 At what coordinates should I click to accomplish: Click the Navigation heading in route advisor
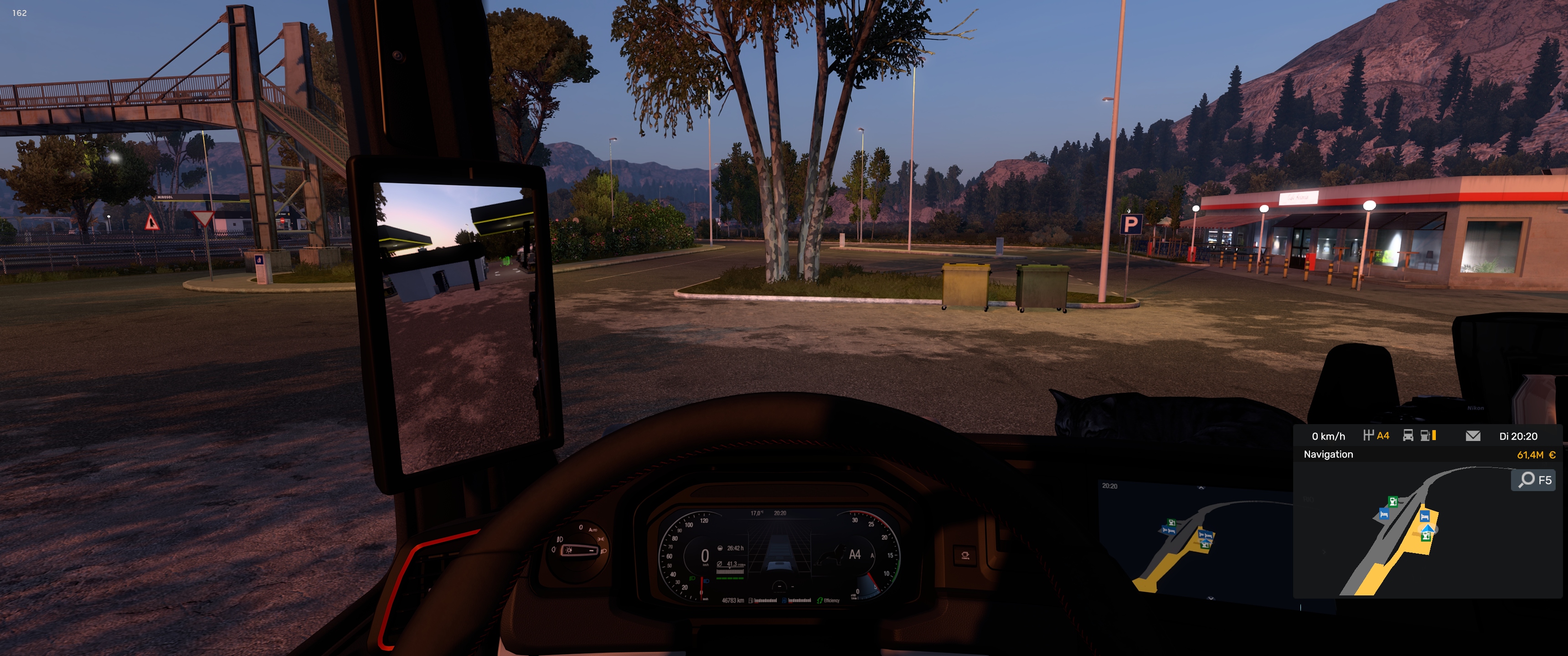tap(1328, 455)
